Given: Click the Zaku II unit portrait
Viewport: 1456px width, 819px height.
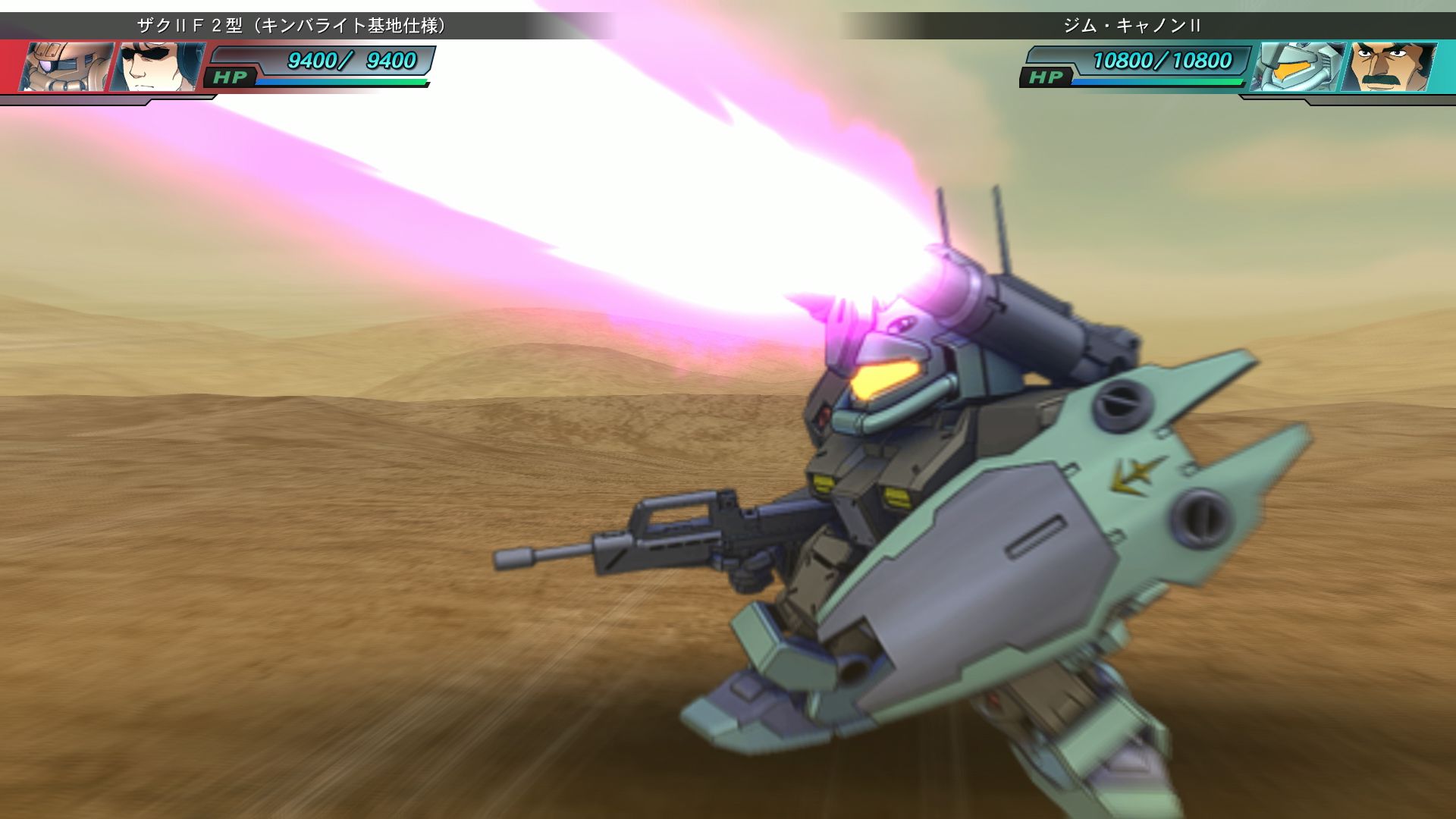Looking at the screenshot, I should (67, 67).
